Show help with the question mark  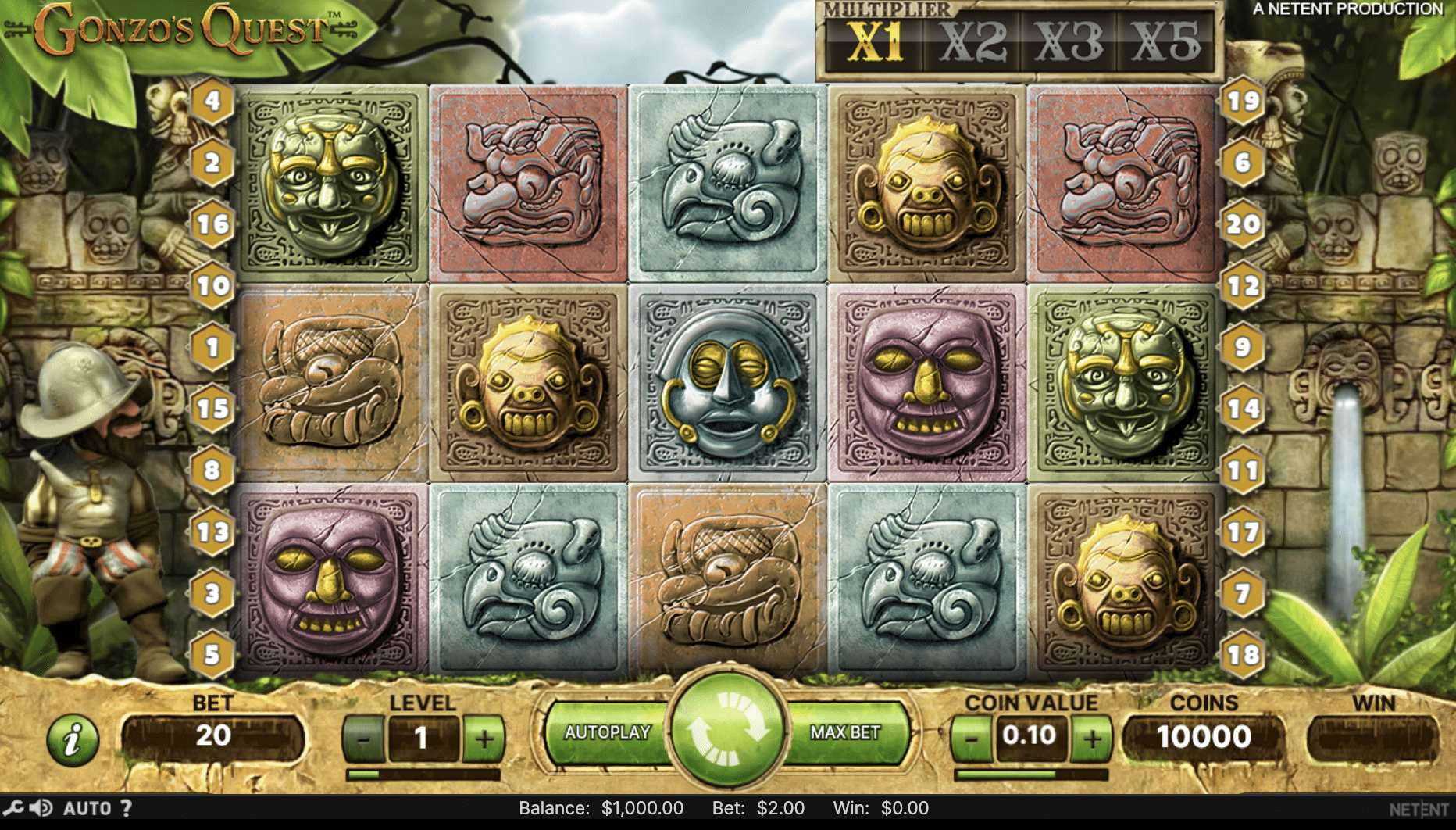(126, 808)
